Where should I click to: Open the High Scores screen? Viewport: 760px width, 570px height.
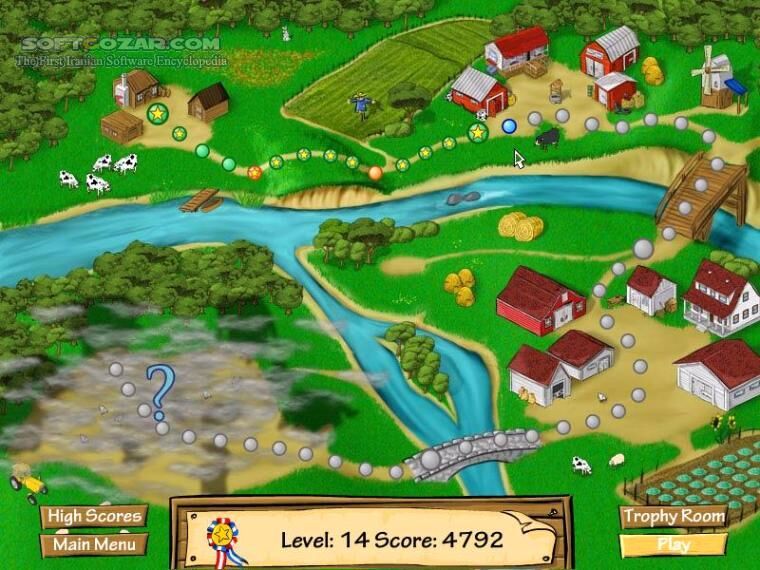pos(94,517)
